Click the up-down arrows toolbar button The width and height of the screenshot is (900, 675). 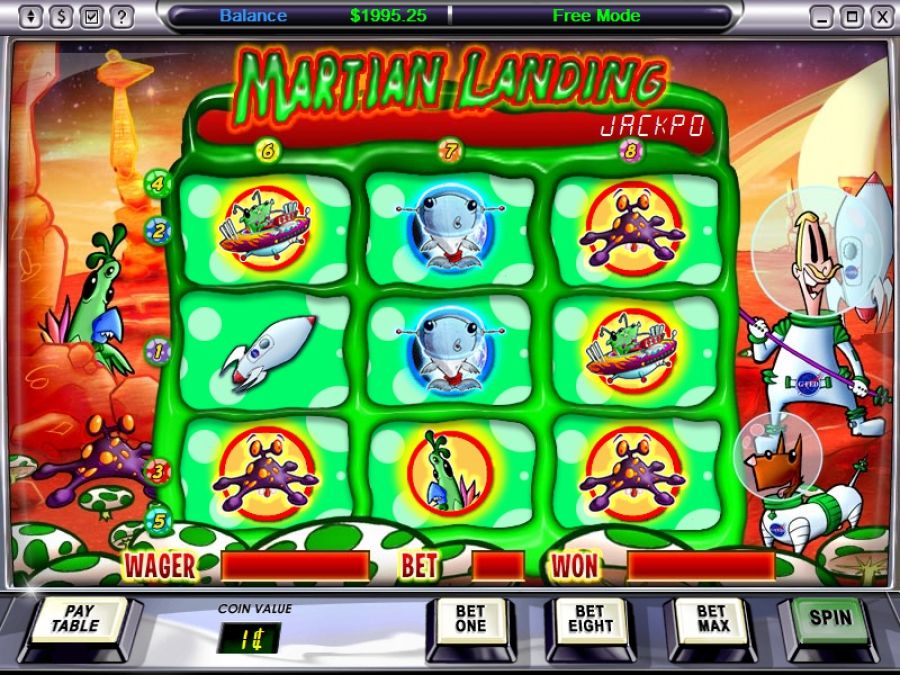[32, 17]
